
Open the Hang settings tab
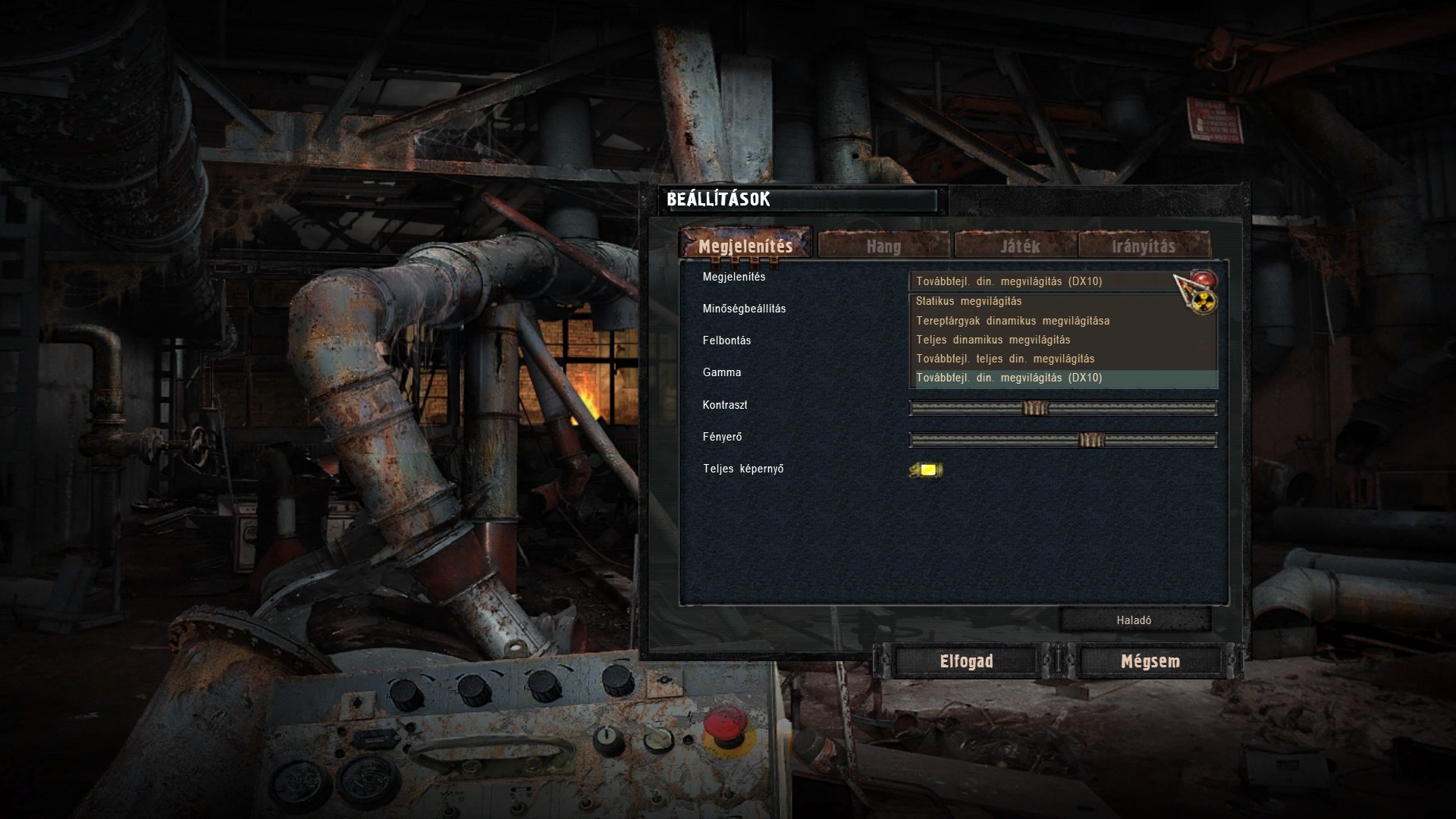(883, 246)
